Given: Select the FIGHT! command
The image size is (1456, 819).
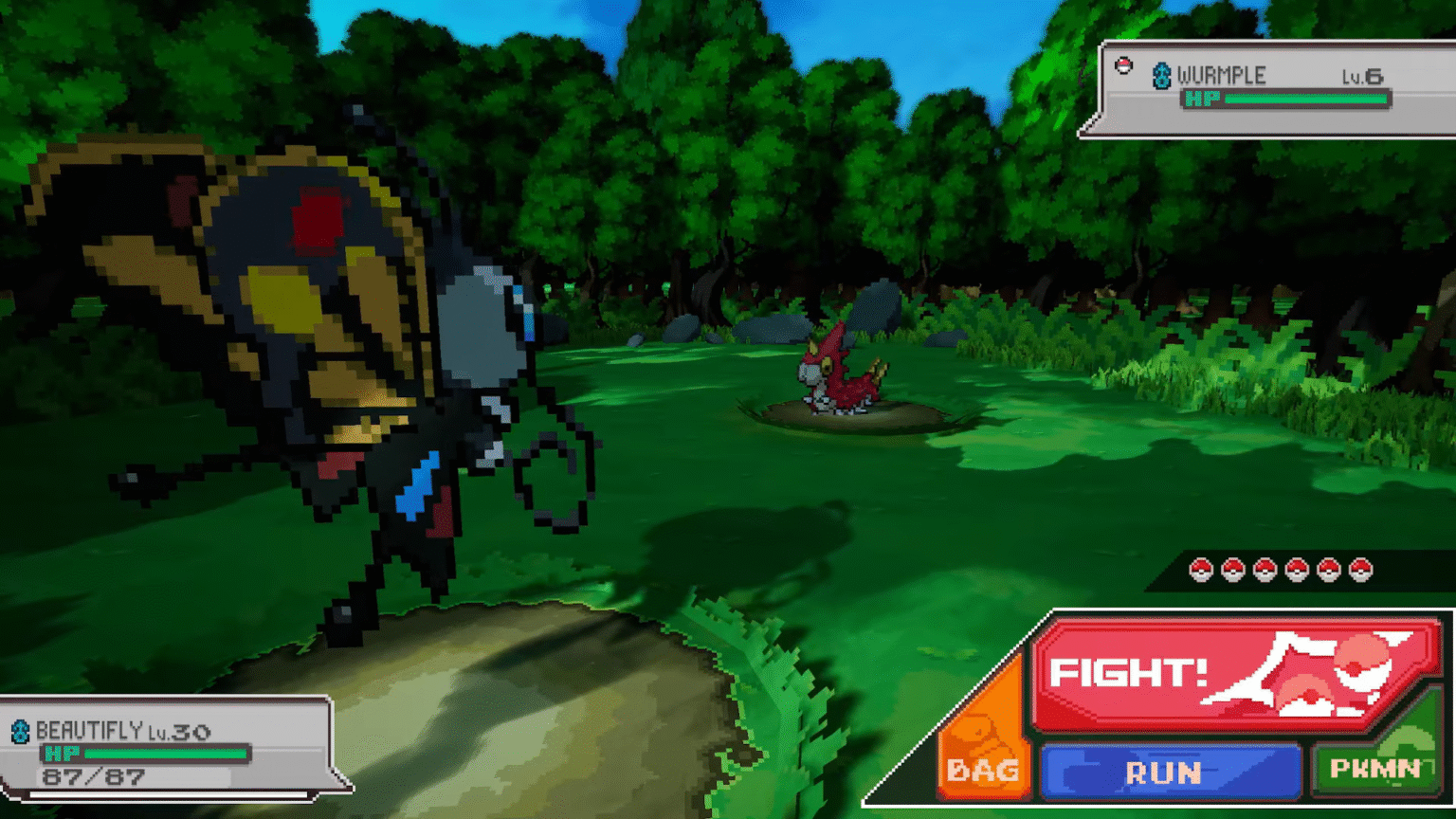Looking at the screenshot, I should pyautogui.click(x=1128, y=673).
